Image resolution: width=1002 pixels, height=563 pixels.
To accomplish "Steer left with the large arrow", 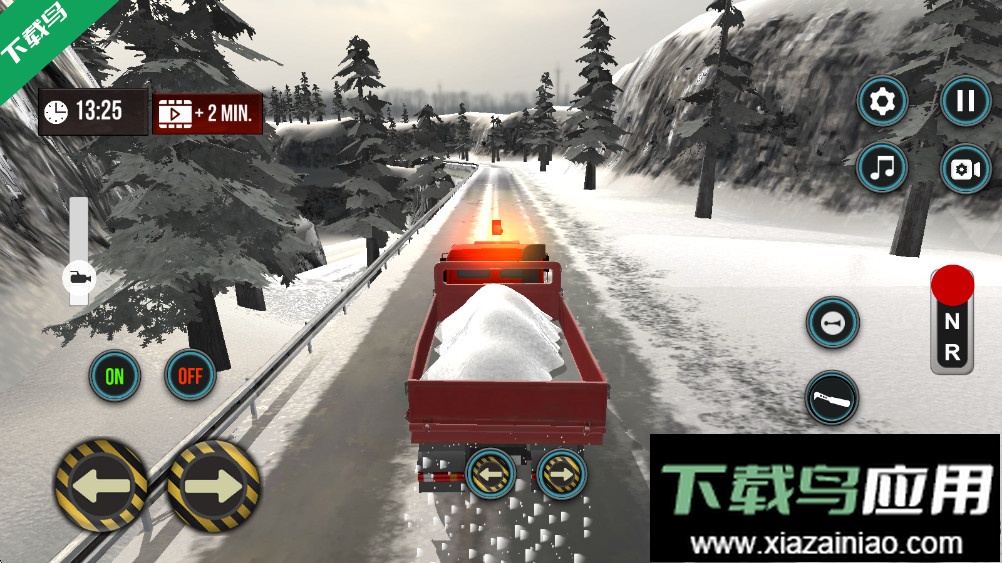I will tap(101, 485).
